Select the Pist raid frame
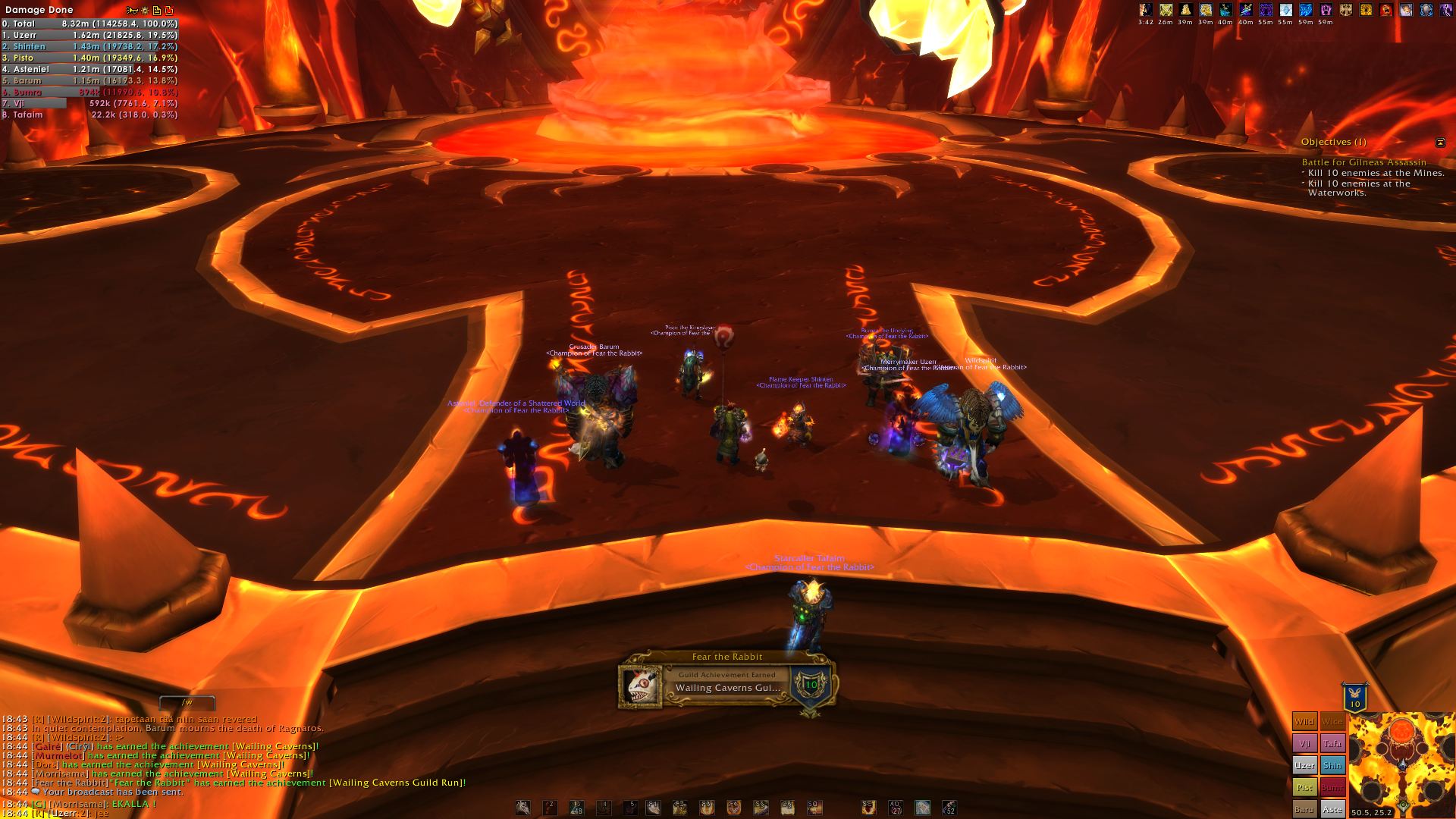This screenshot has height=819, width=1456. point(1304,787)
